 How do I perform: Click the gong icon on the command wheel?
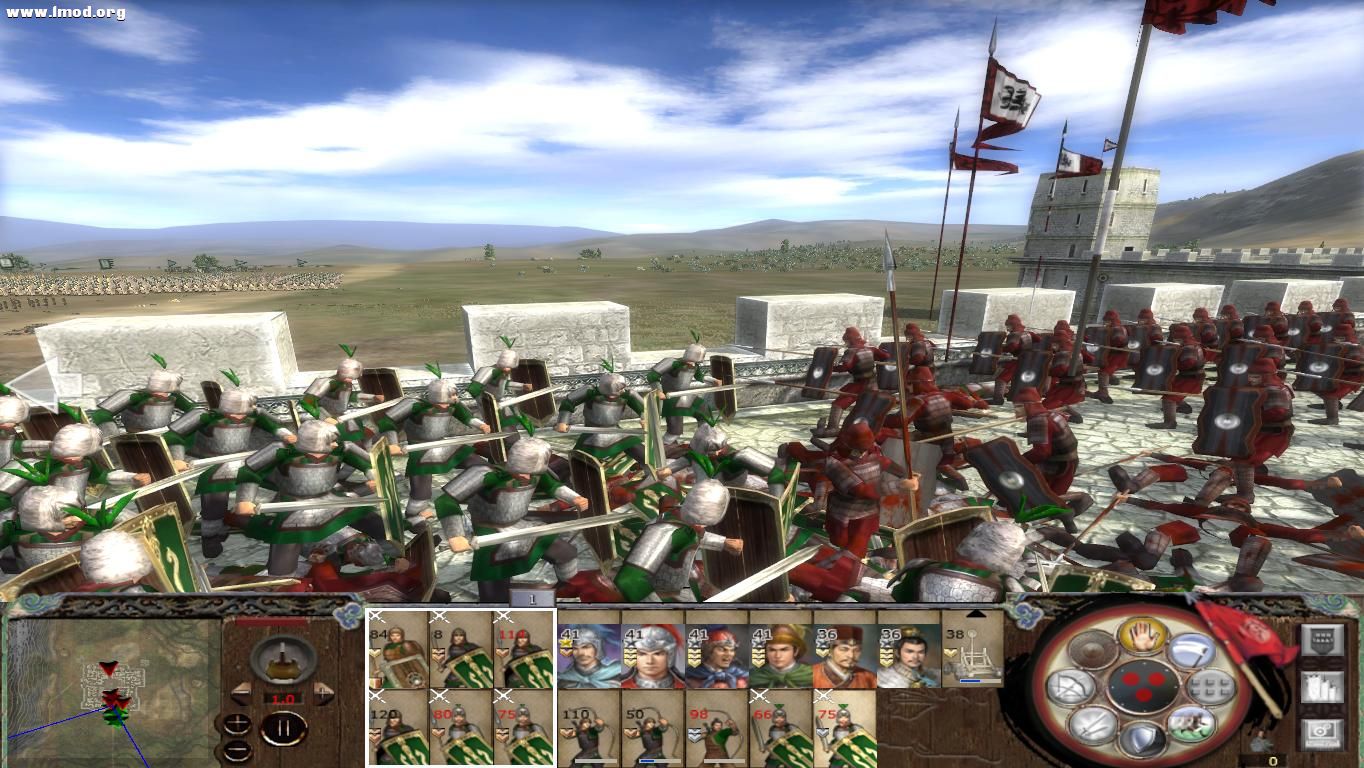tap(1090, 649)
